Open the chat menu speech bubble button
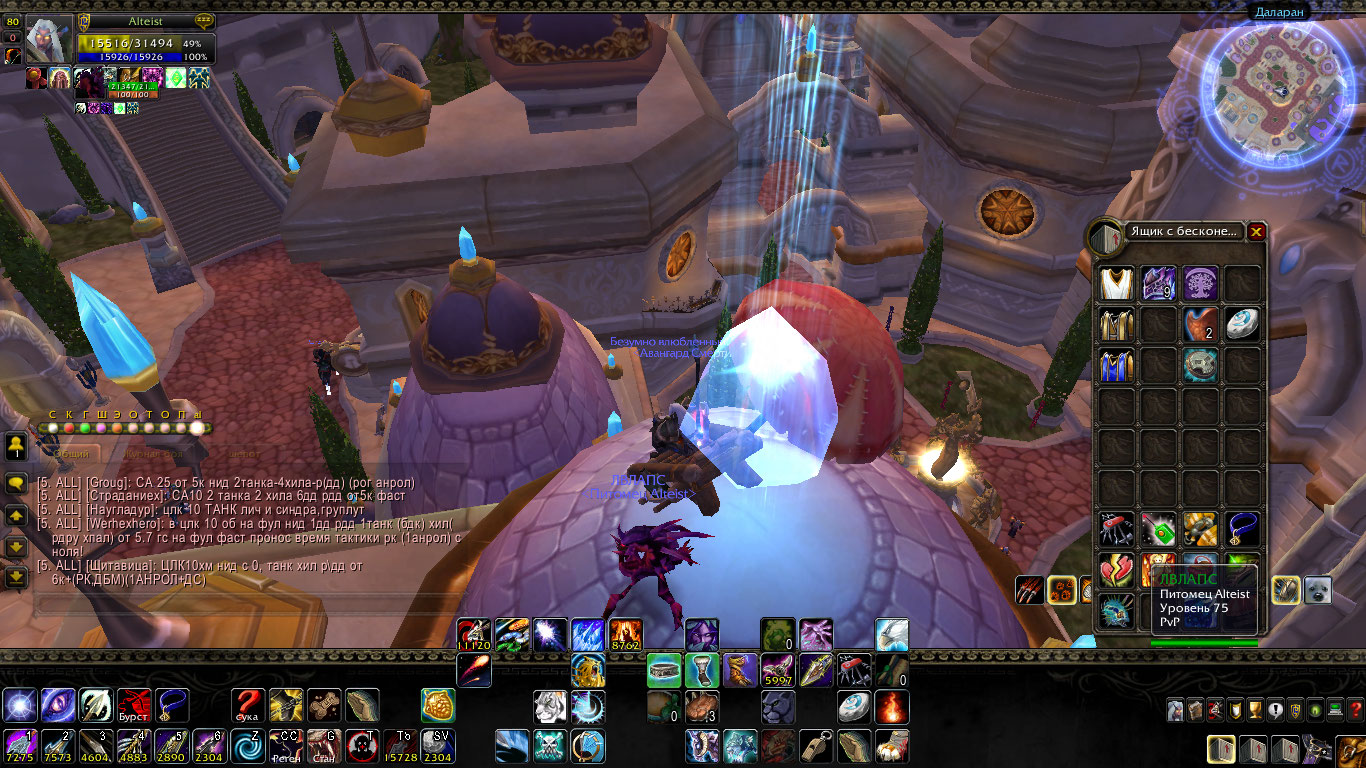Image resolution: width=1366 pixels, height=768 pixels. tap(16, 482)
